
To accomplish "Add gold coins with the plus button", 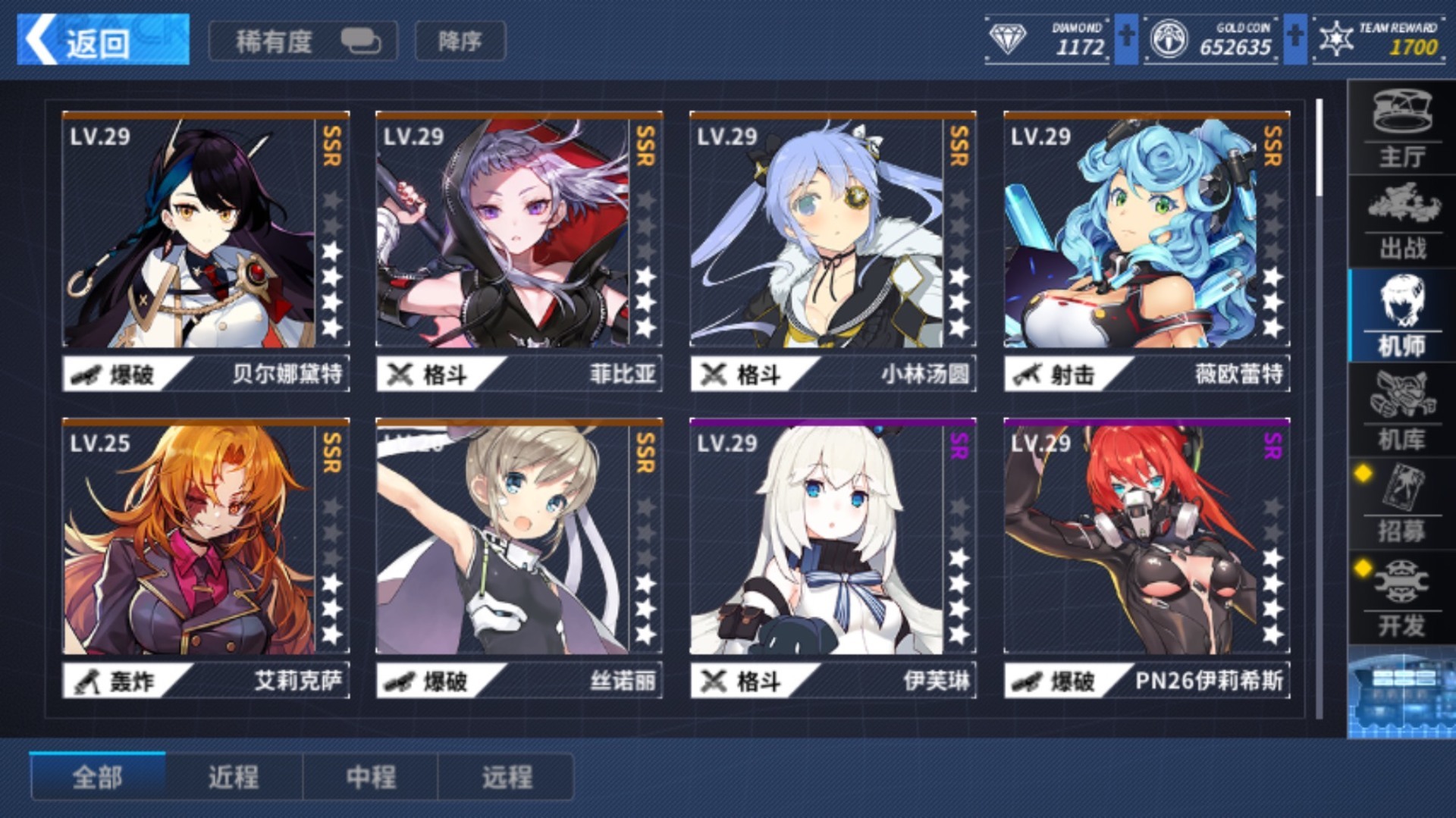I will coord(1295,38).
